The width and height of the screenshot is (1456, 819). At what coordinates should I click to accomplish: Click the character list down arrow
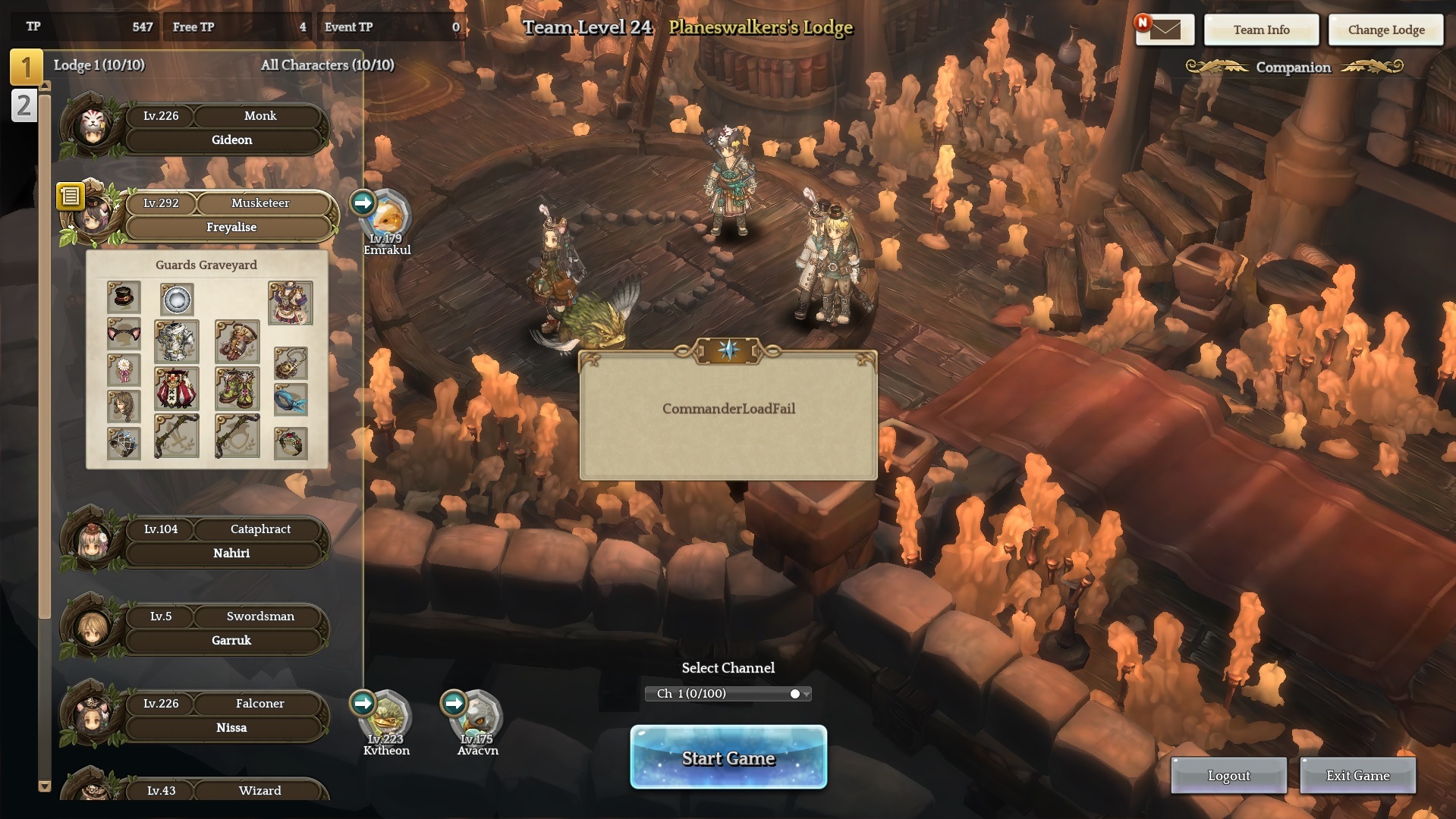pyautogui.click(x=45, y=786)
